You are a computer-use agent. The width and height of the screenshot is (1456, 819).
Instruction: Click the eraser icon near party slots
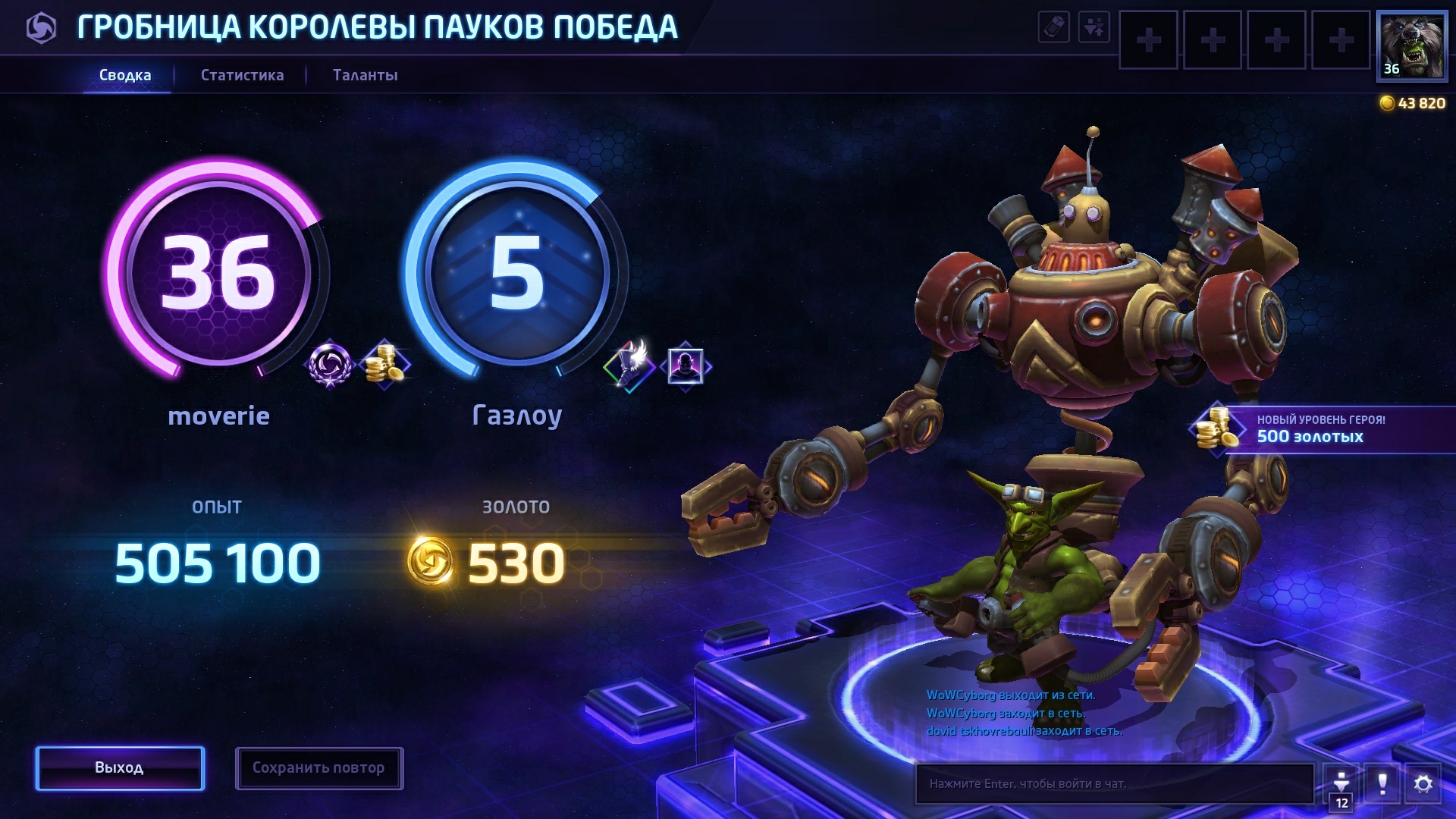[x=1053, y=27]
